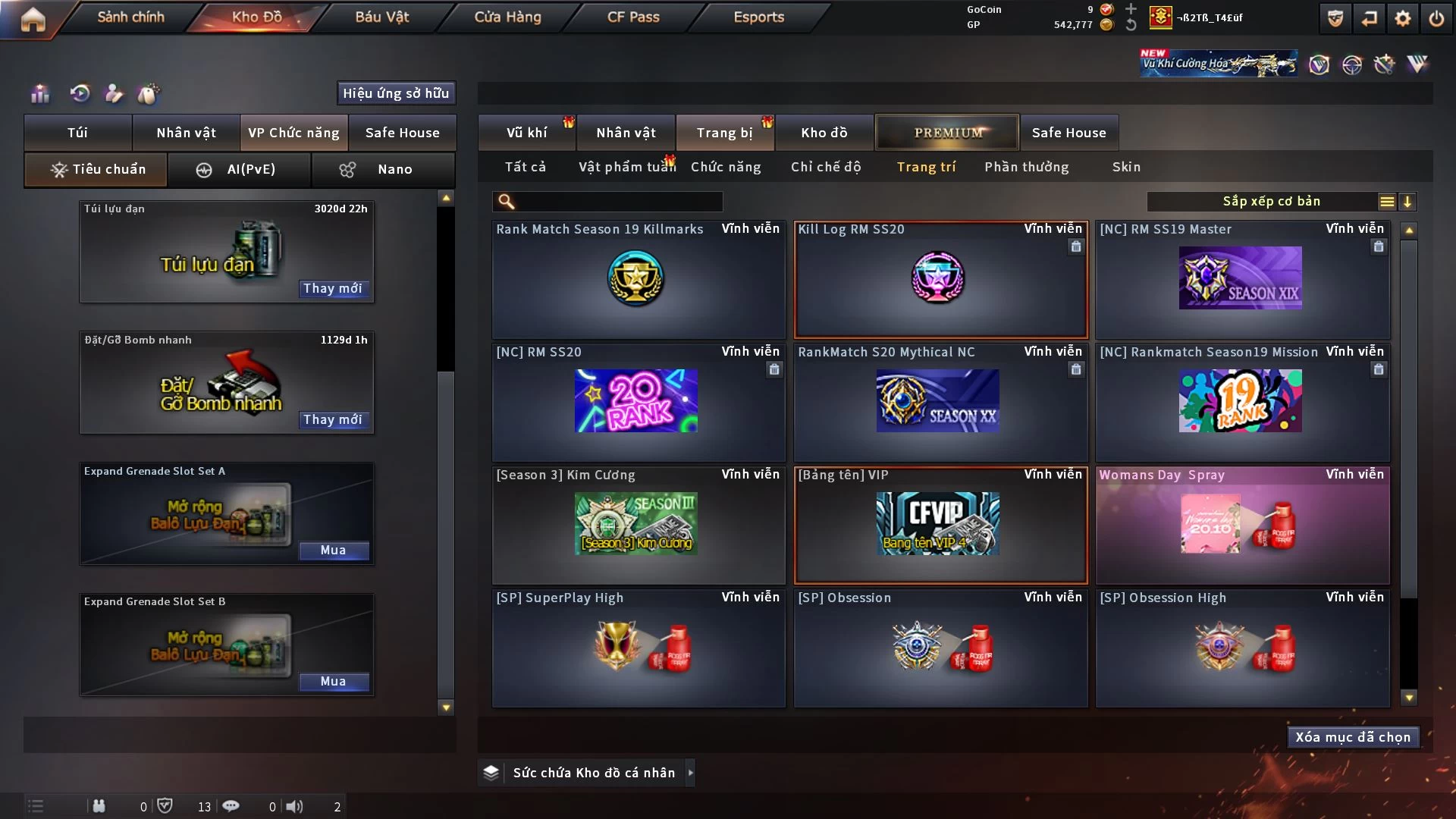Screen dimensions: 1456x819
Task: Expand Sức chứa Kho đồ cá nhân
Action: point(690,773)
